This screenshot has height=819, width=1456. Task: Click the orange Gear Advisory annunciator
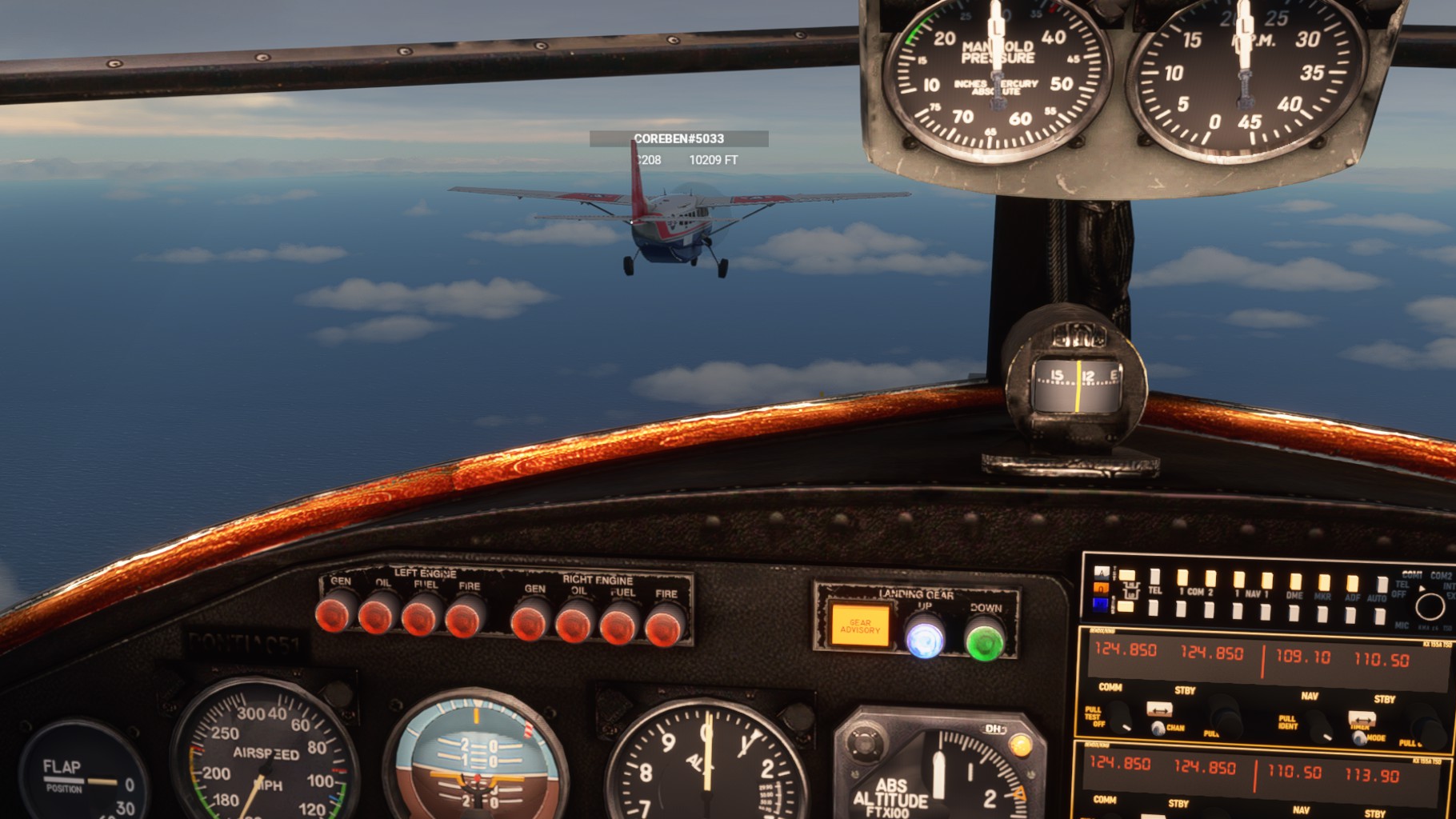pos(860,625)
